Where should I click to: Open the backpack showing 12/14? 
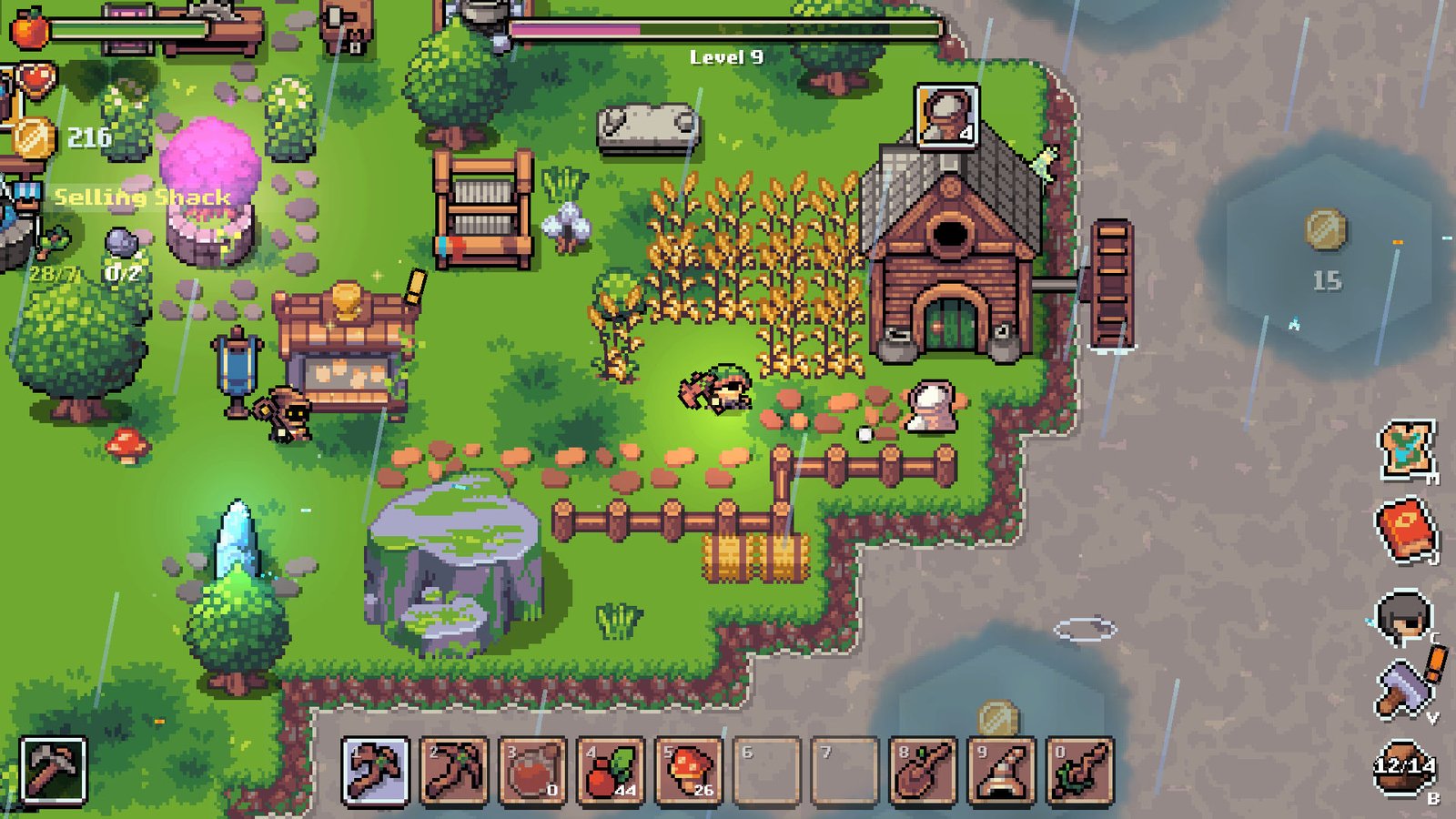(1404, 767)
